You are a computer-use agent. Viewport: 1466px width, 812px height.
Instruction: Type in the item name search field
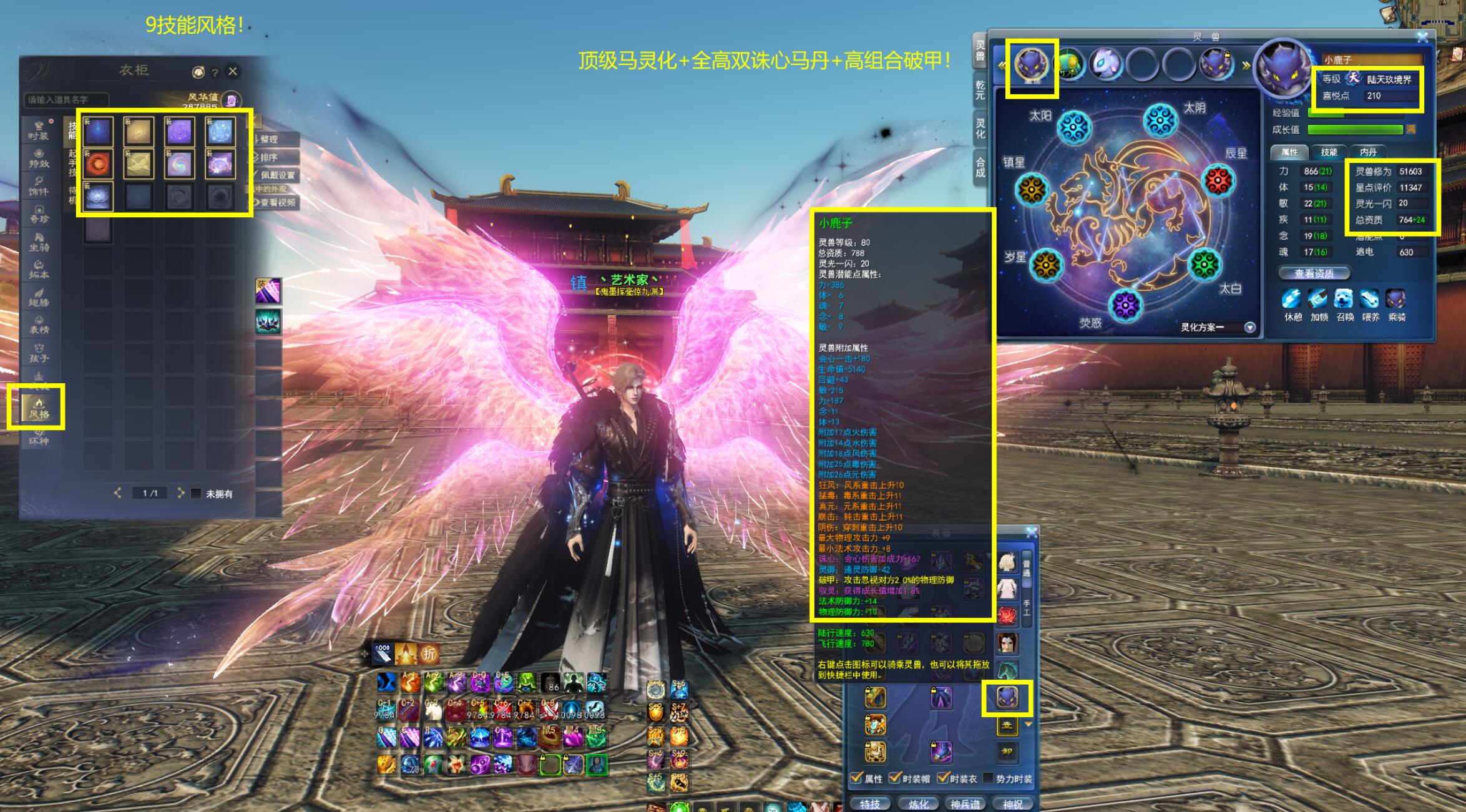pyautogui.click(x=66, y=100)
